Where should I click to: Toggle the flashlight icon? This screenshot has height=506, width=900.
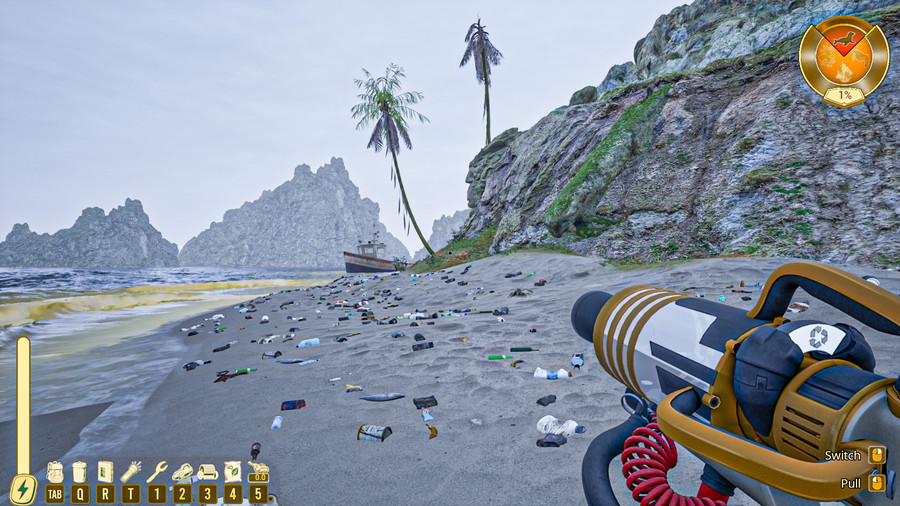pos(131,472)
